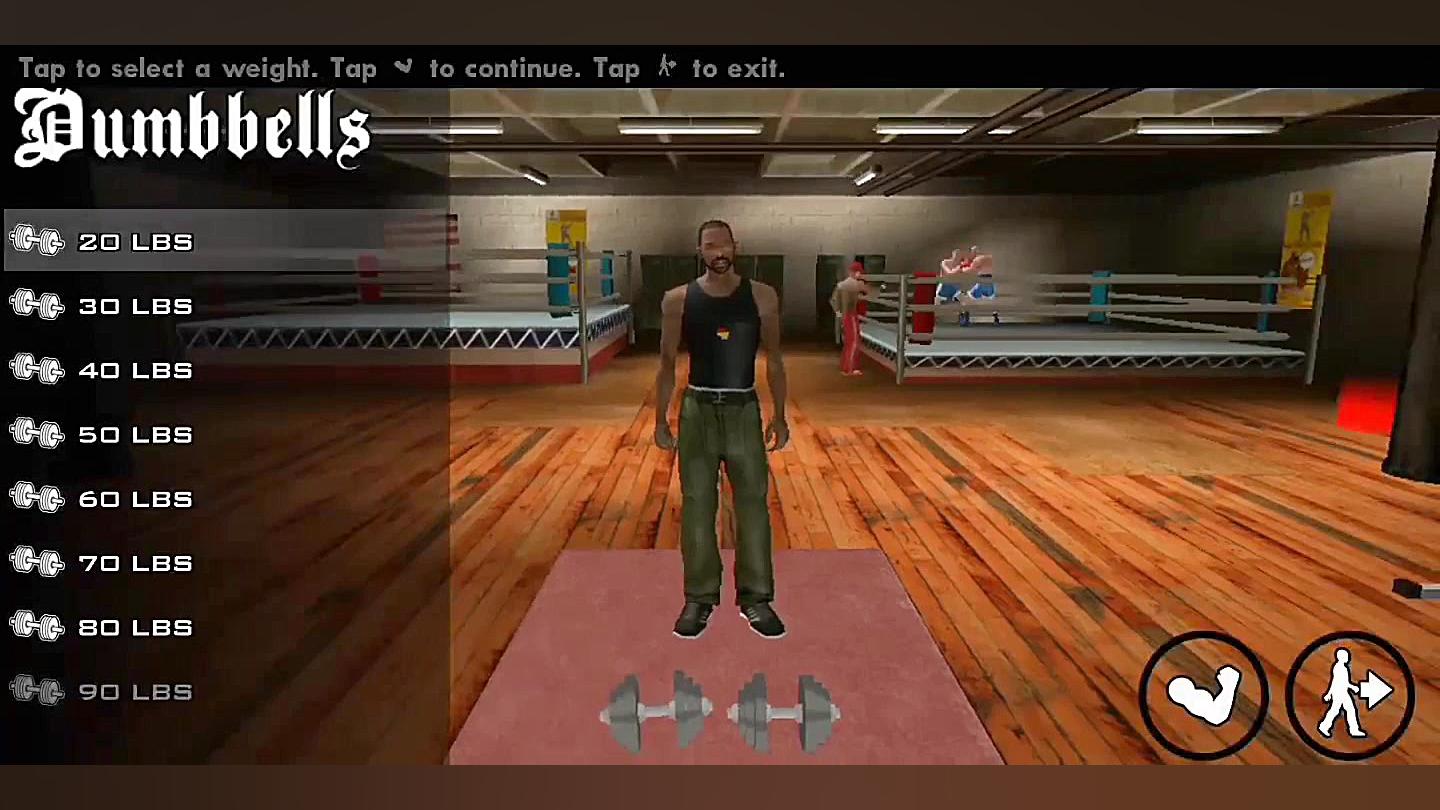The width and height of the screenshot is (1440, 810).
Task: Tap the instruction bar at the top
Action: coord(400,68)
